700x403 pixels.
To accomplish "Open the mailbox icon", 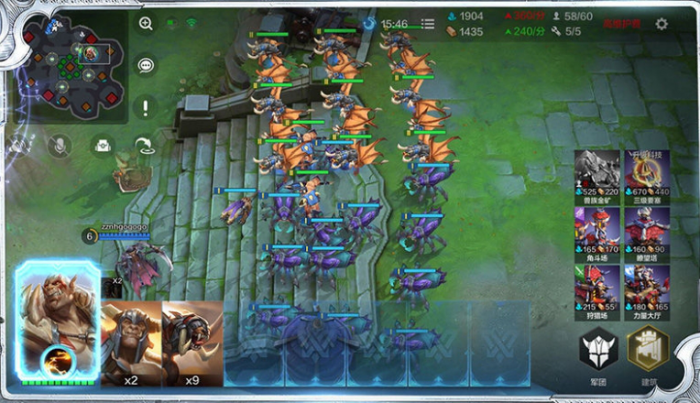I will tap(102, 146).
